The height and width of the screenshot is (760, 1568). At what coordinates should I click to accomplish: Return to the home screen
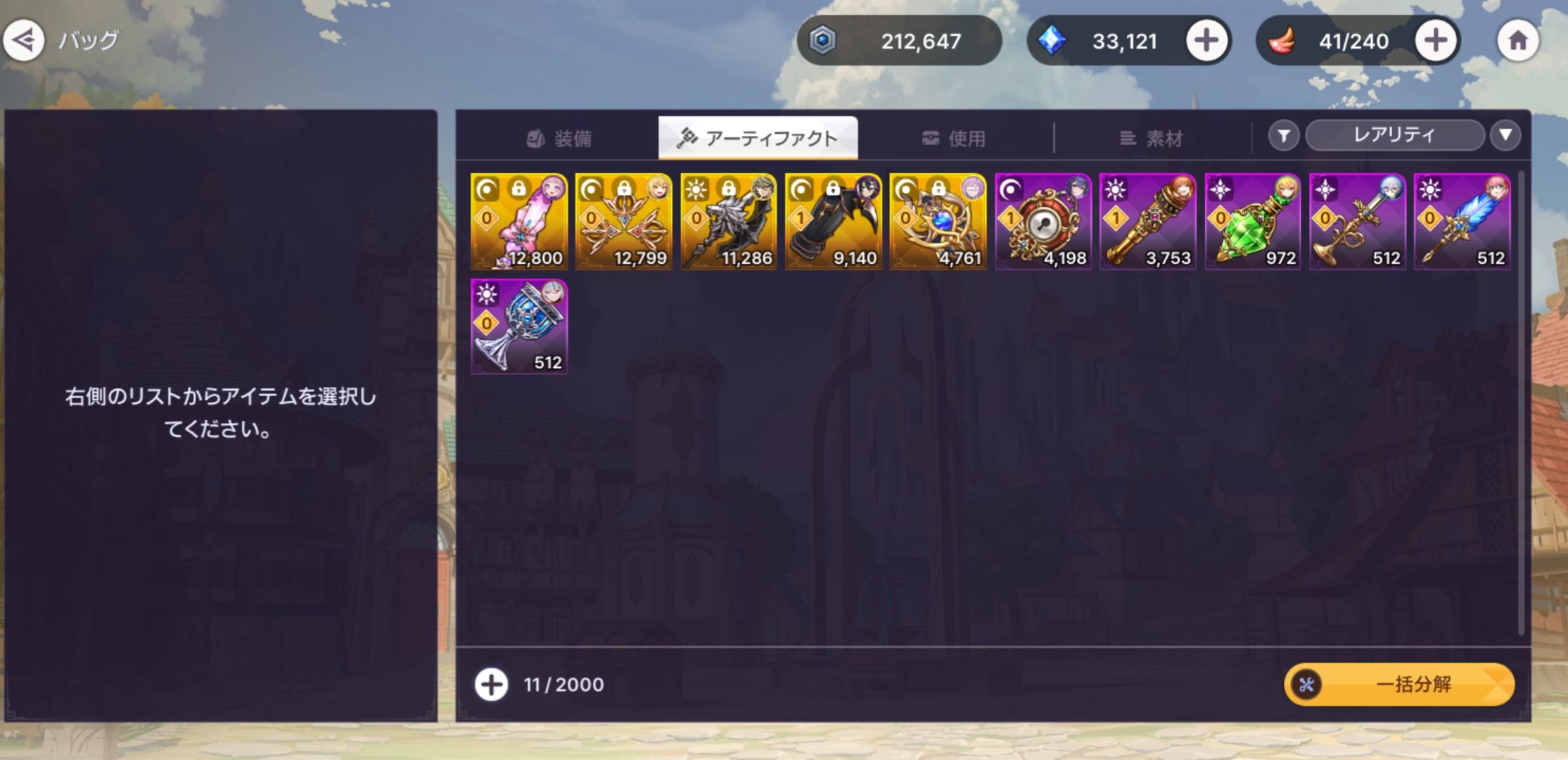pos(1517,41)
